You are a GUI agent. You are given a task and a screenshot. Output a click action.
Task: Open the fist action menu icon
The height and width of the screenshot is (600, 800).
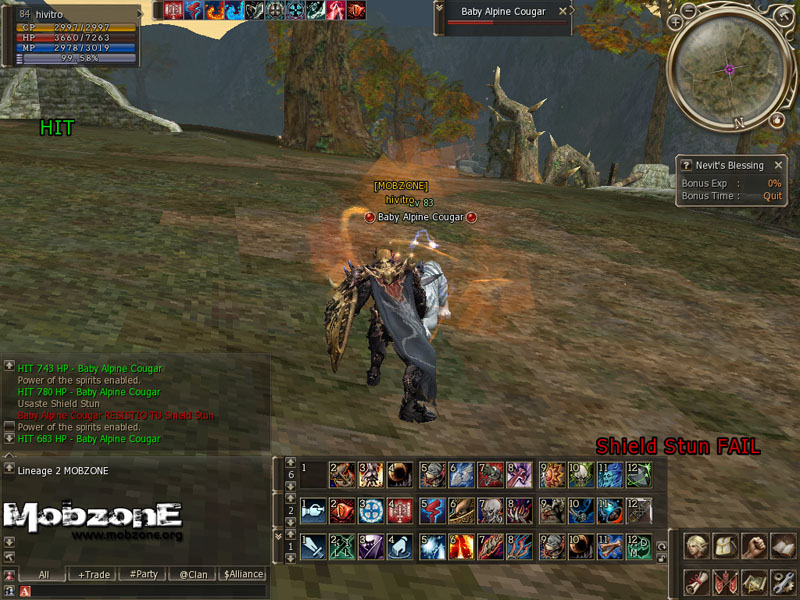[x=754, y=546]
